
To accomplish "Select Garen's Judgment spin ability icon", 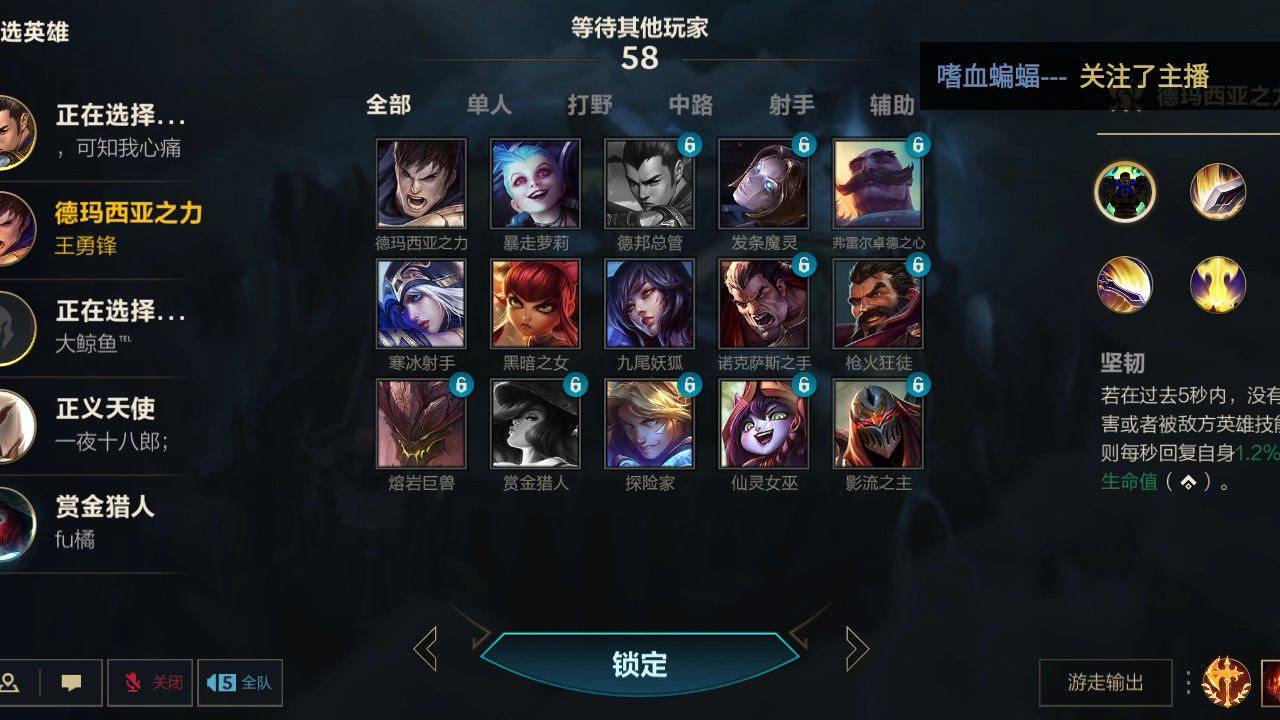I will pos(1124,285).
